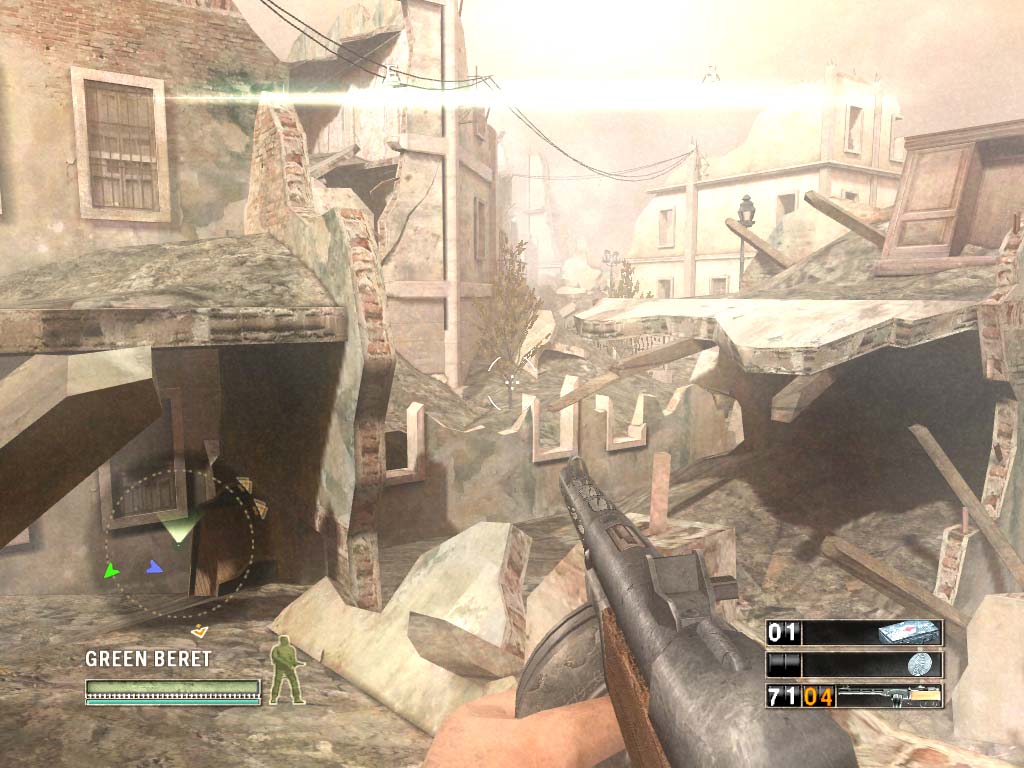Choose the submachine gun weapon slot
Viewport: 1024px width, 768px height.
(887, 695)
